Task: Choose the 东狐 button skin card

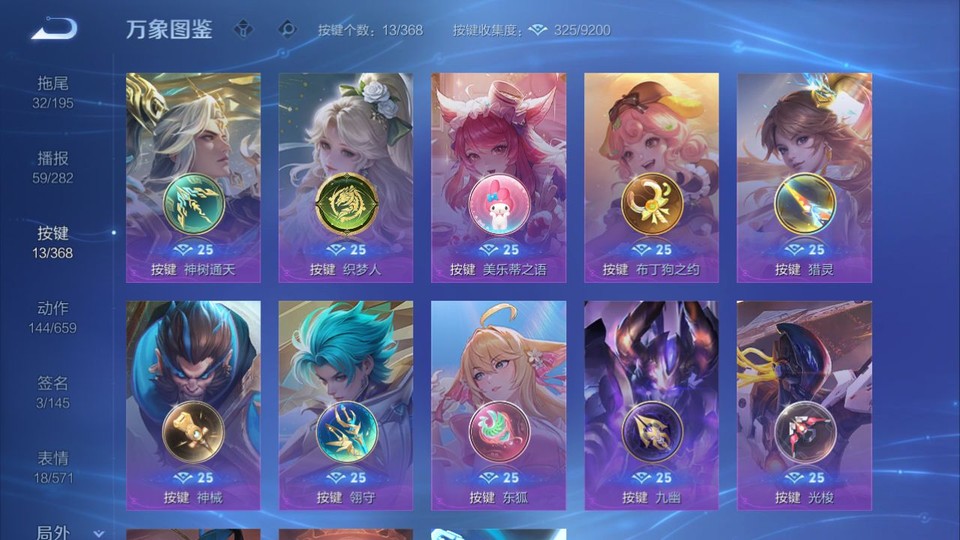Action: (x=498, y=405)
